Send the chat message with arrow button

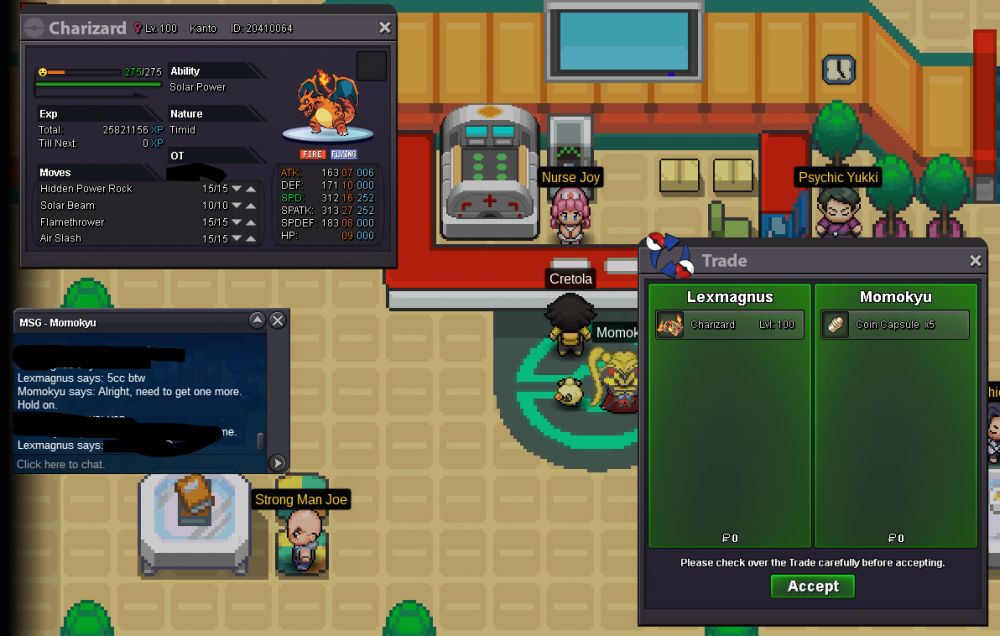(277, 463)
